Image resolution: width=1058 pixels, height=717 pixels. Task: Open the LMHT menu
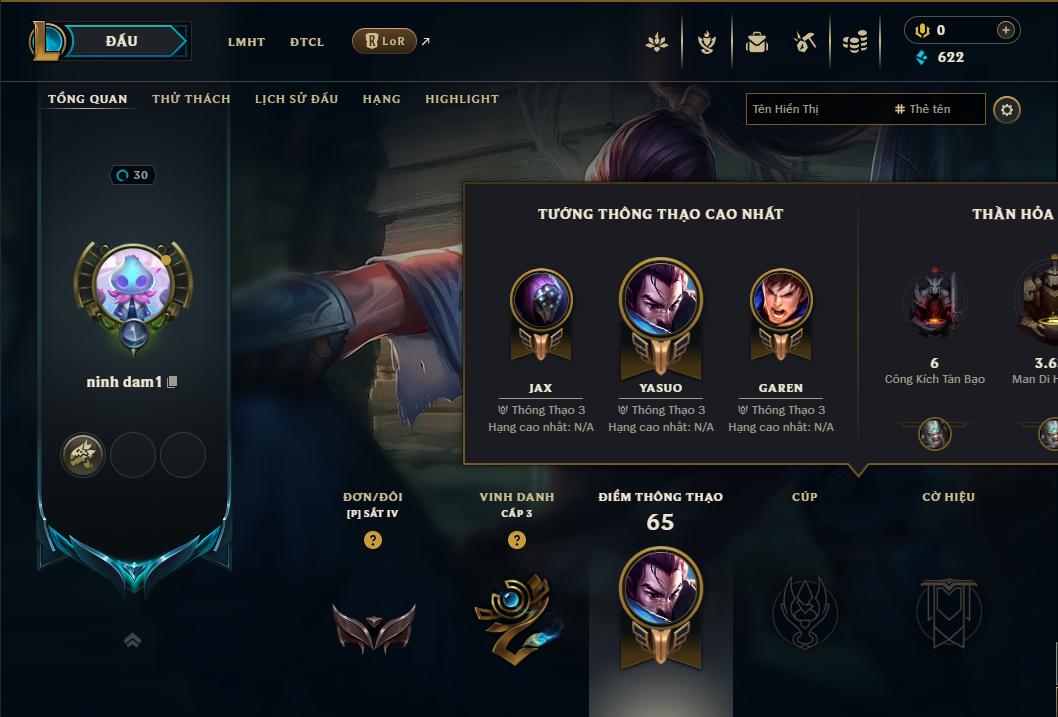click(246, 42)
